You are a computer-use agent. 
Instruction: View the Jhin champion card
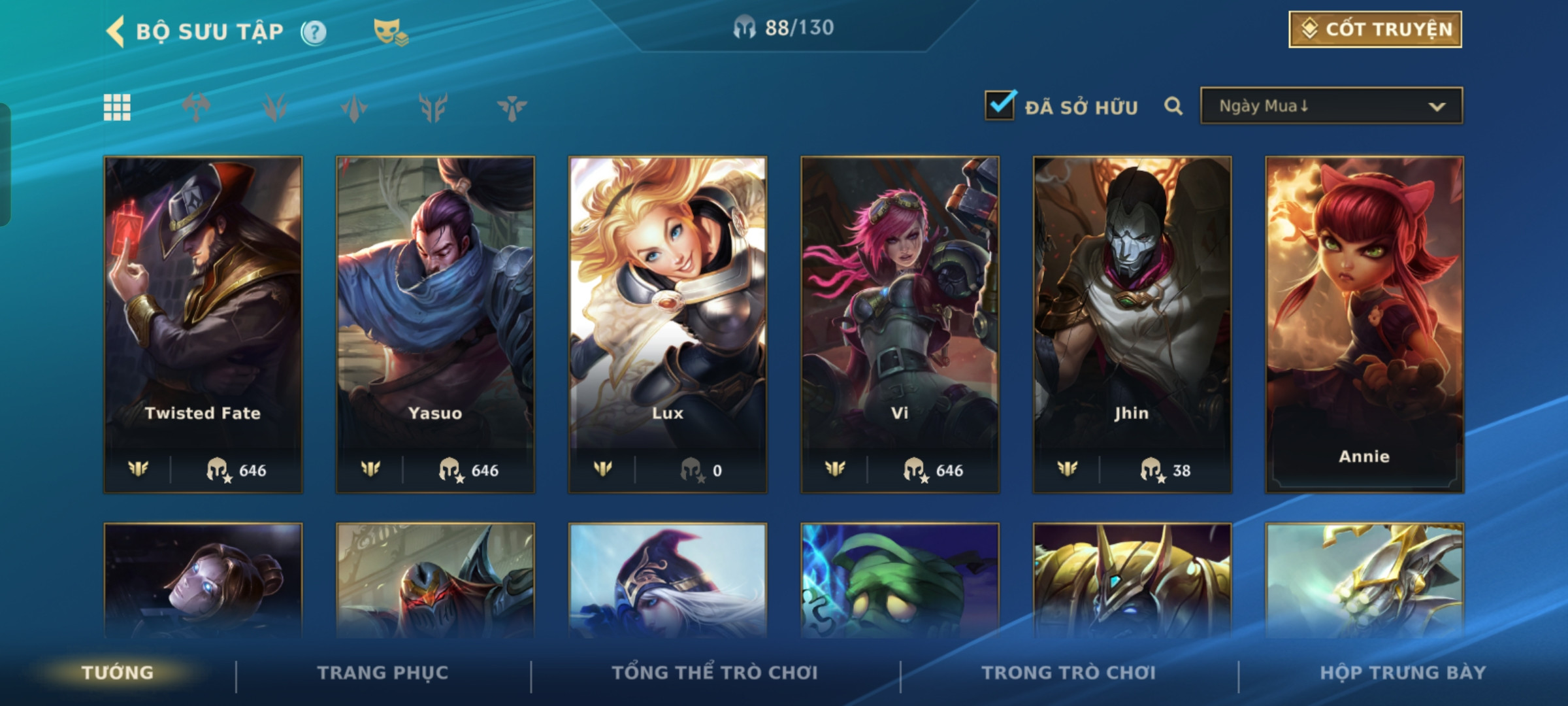click(x=1132, y=324)
